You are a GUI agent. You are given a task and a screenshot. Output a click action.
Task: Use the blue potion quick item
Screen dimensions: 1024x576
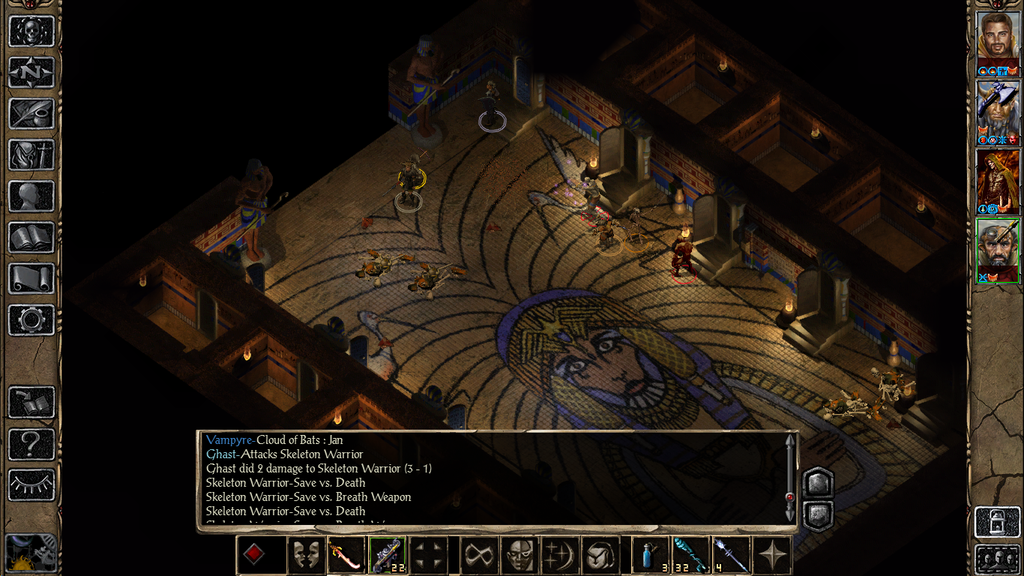651,556
